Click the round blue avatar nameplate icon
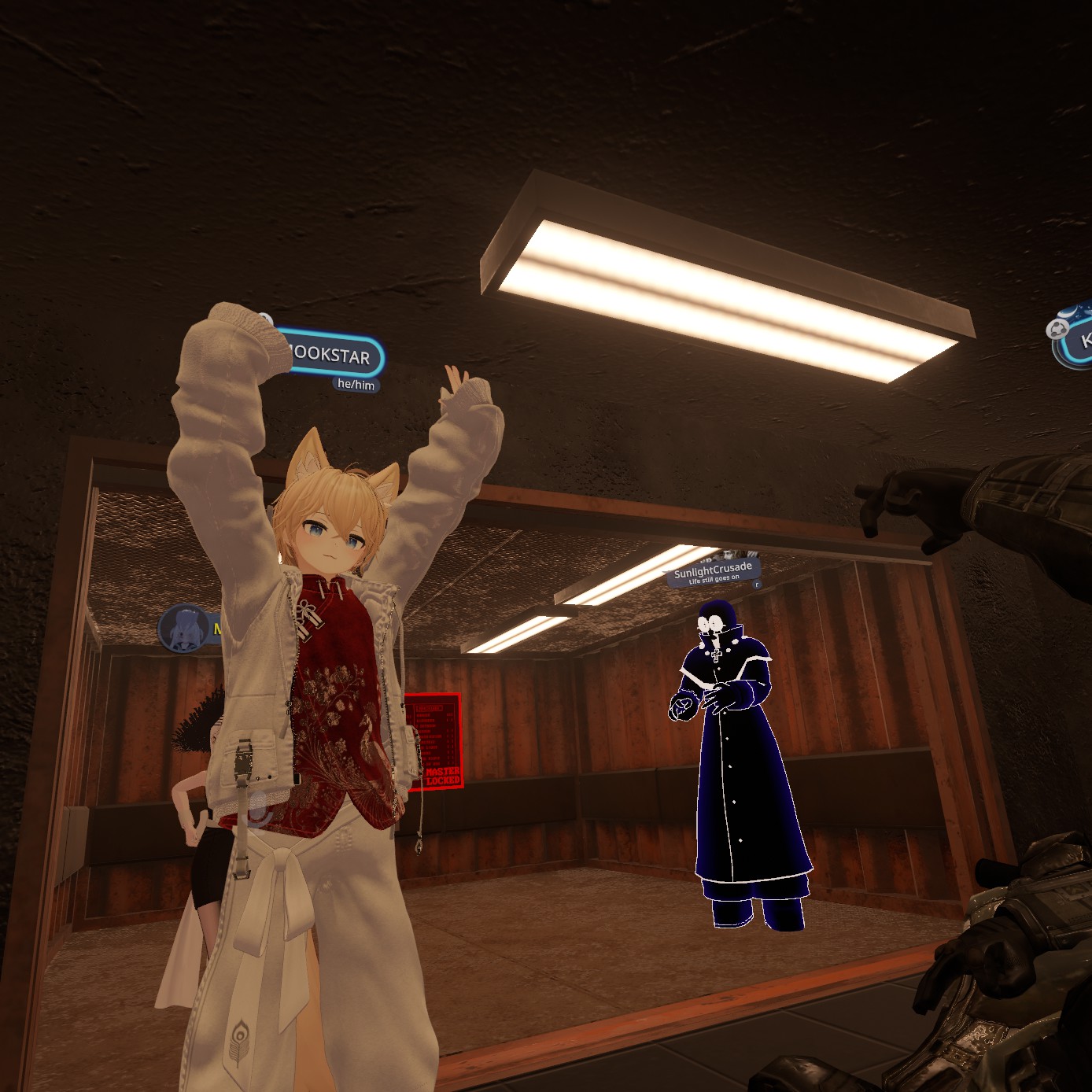1092x1092 pixels. 184,629
